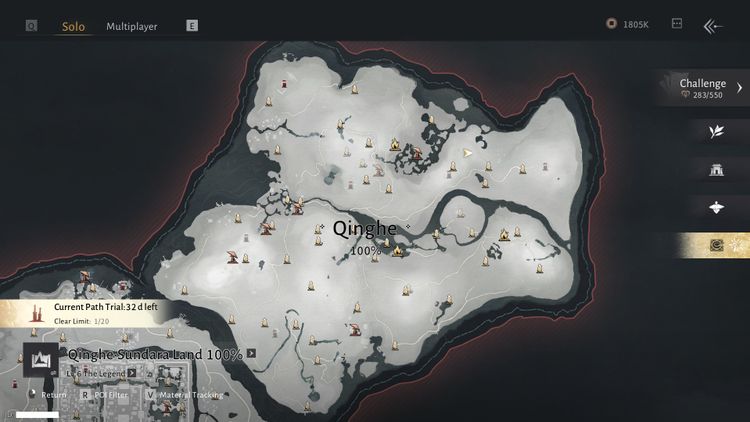This screenshot has width=750, height=422.
Task: Select the Qinghe region label on the map
Action: tap(364, 229)
